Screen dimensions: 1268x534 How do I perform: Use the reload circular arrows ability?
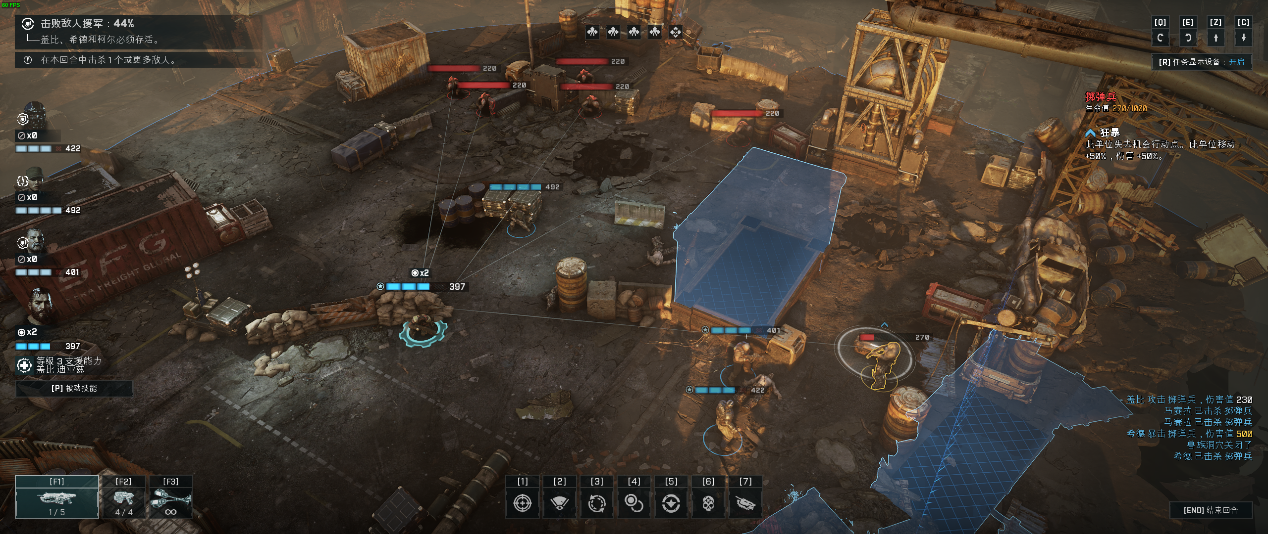(x=596, y=503)
